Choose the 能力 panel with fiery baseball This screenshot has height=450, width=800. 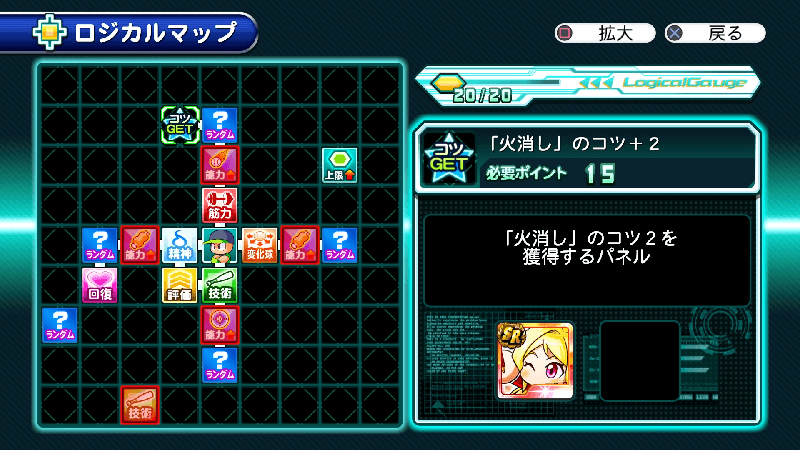tap(220, 165)
